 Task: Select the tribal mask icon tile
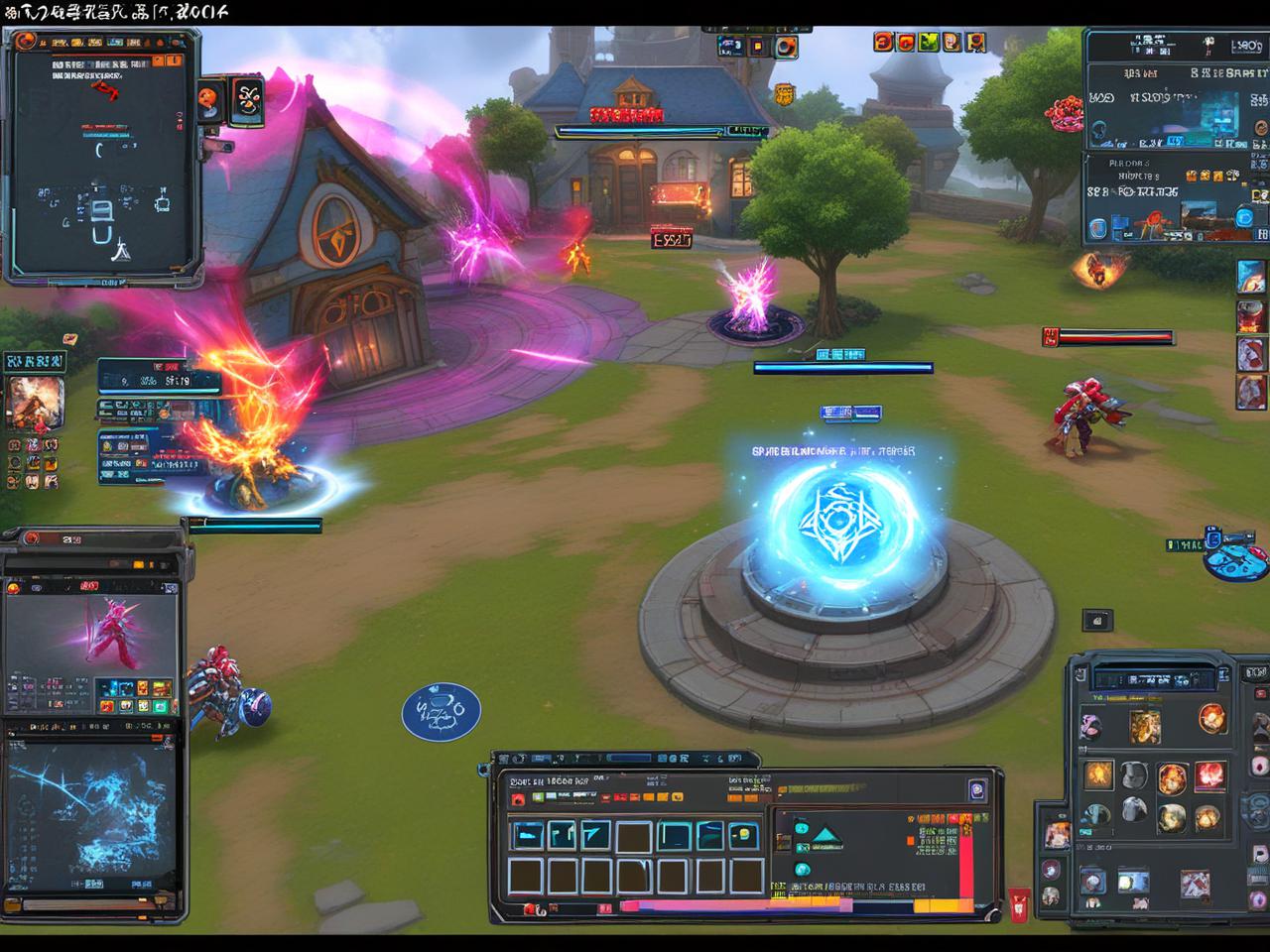click(247, 101)
